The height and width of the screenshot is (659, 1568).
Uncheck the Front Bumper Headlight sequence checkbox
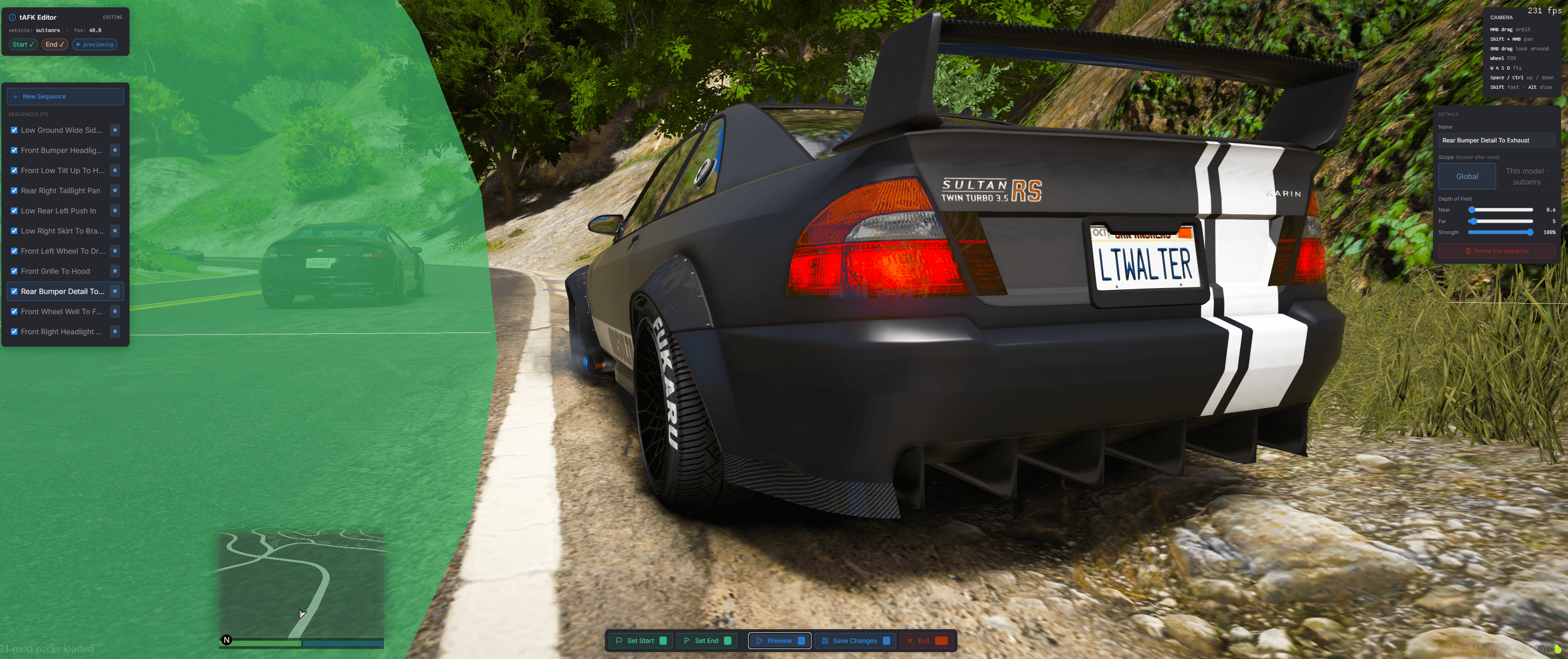tap(14, 150)
